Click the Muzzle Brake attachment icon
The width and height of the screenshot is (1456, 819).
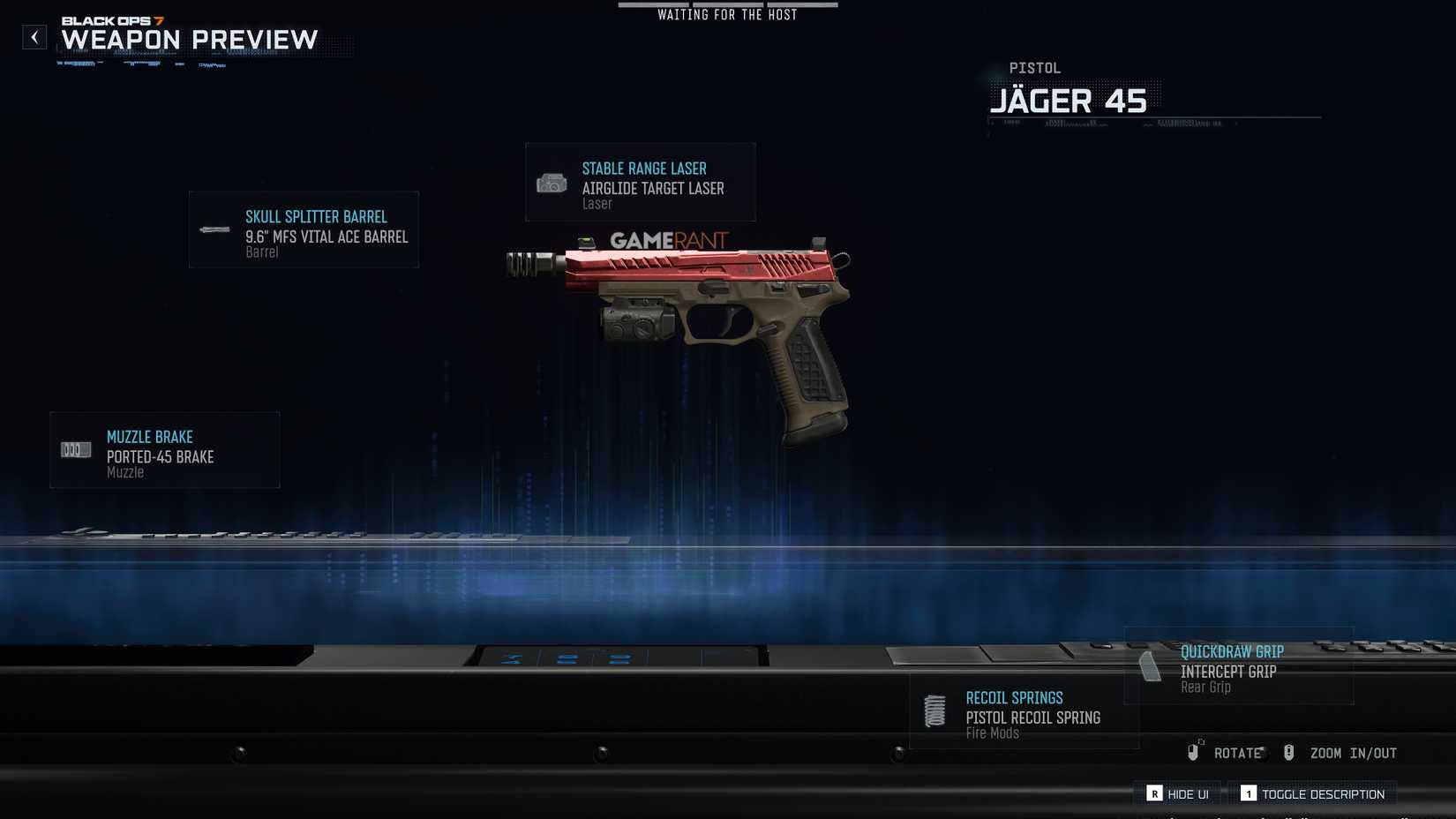[x=75, y=449]
